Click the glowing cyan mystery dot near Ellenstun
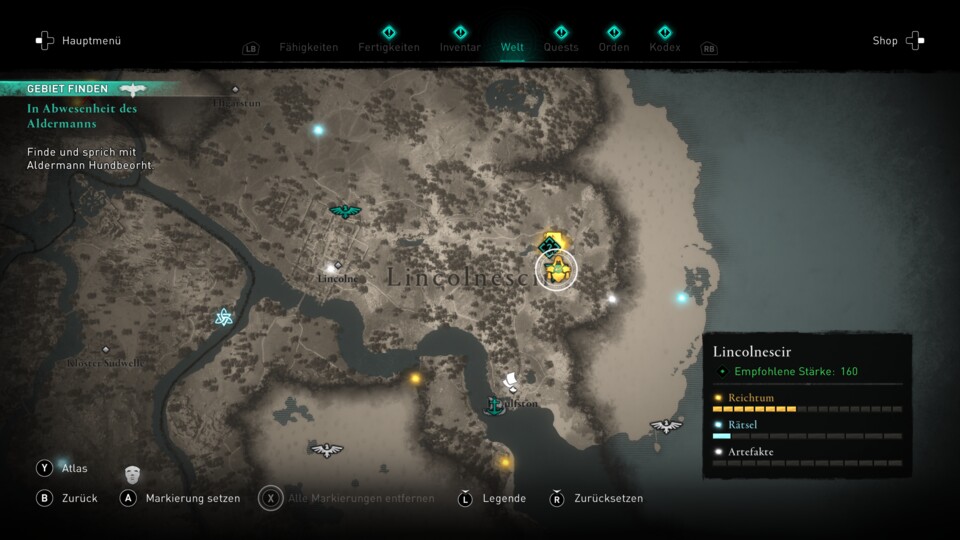The width and height of the screenshot is (960, 540). tap(319, 129)
